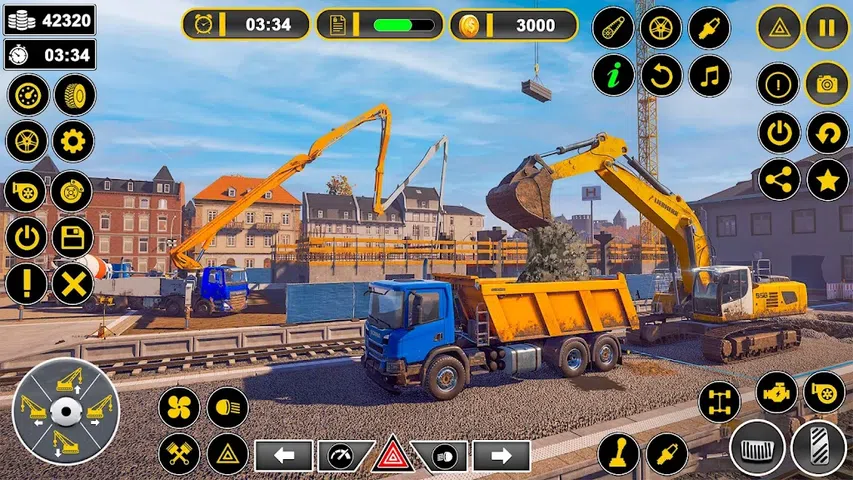Pause the game with the pause button
The width and height of the screenshot is (853, 480).
(827, 27)
